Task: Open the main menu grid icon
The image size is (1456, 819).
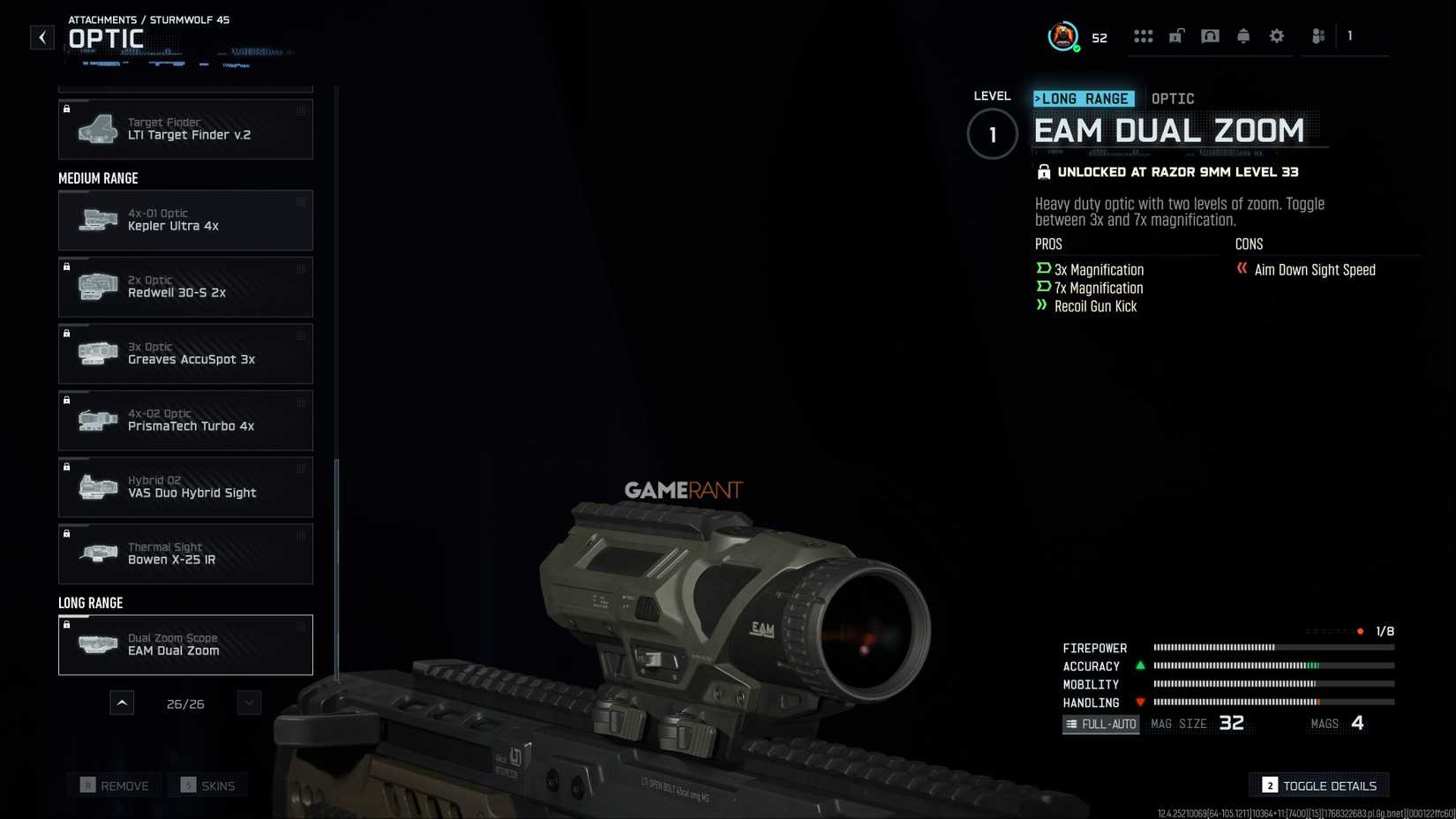Action: click(x=1144, y=35)
